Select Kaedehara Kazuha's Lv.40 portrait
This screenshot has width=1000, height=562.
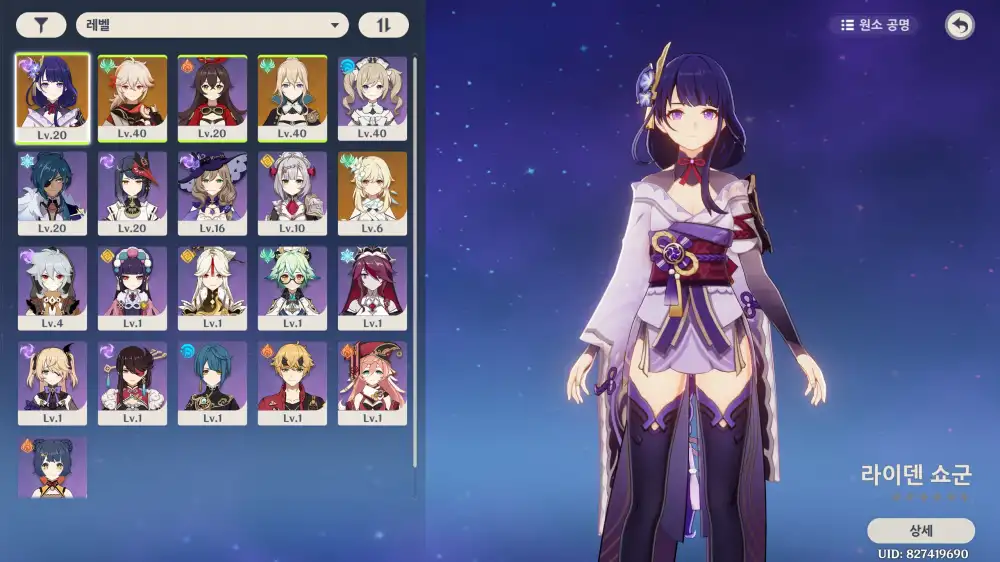coord(132,98)
